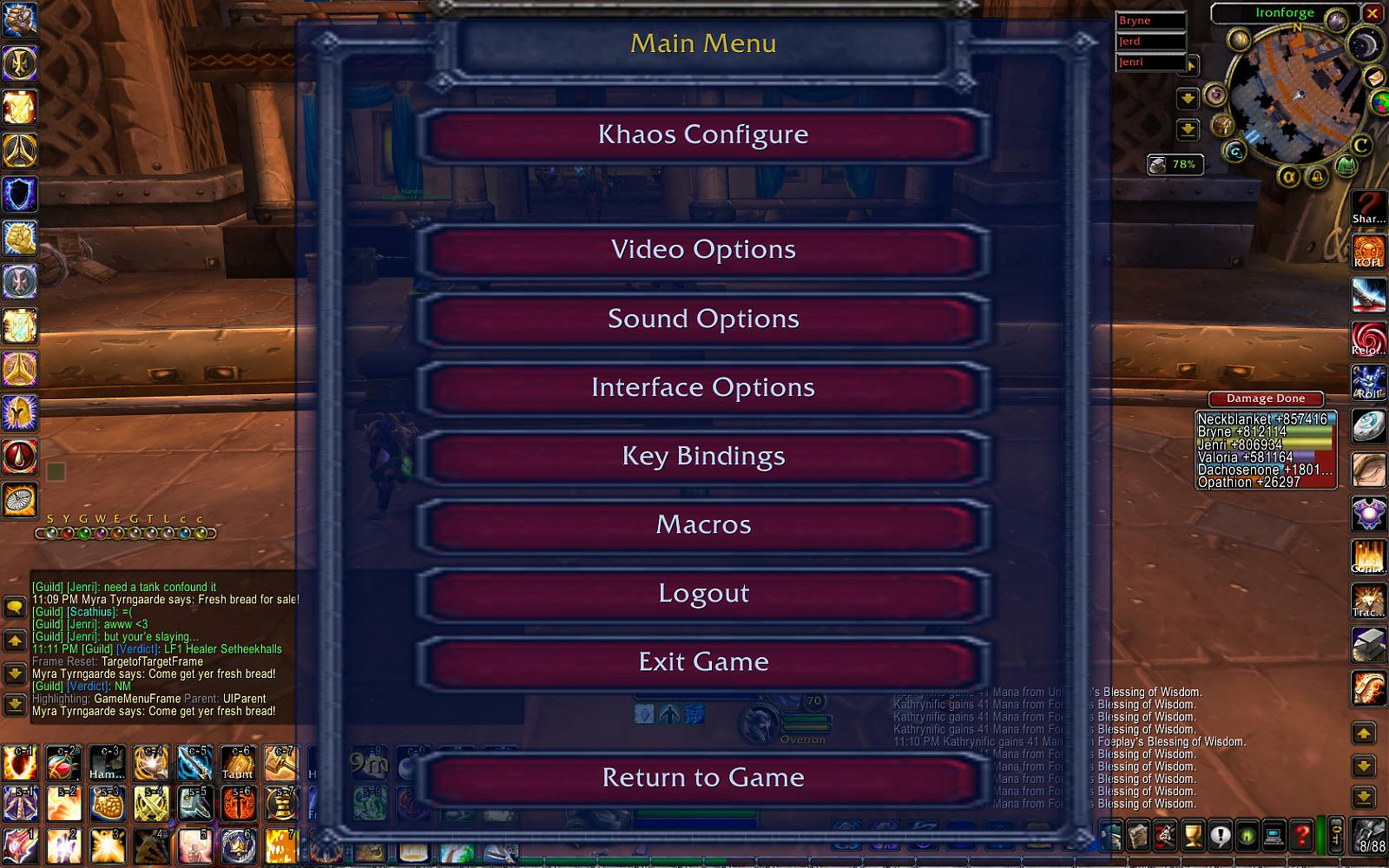Screen dimensions: 1389x868
Task: Open the world map globe above the minimap
Action: [1337, 18]
